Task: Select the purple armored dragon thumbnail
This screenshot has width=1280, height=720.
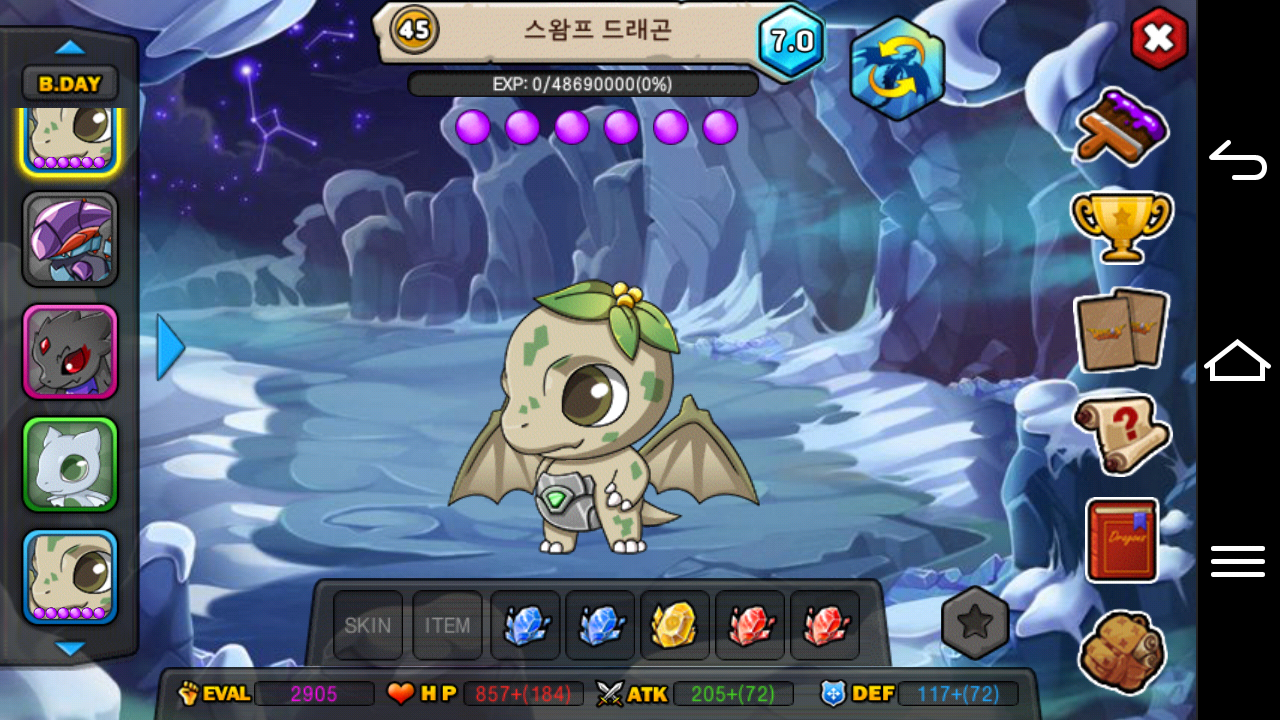Action: tap(70, 240)
